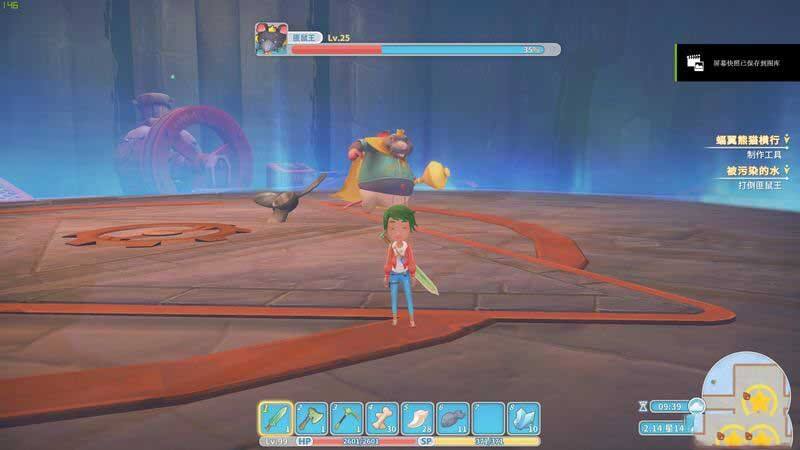
Task: Click the weather icon beside the clock
Action: 696,406
